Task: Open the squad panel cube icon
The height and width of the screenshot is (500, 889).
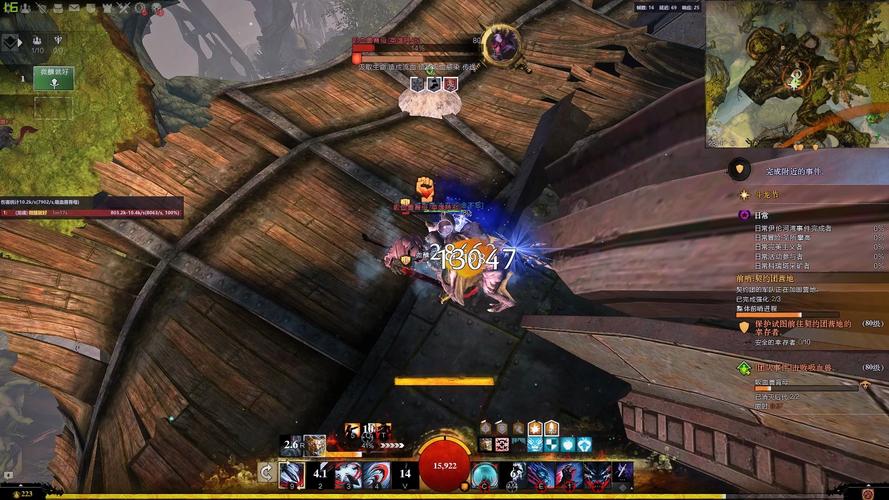Action: [x=11, y=42]
